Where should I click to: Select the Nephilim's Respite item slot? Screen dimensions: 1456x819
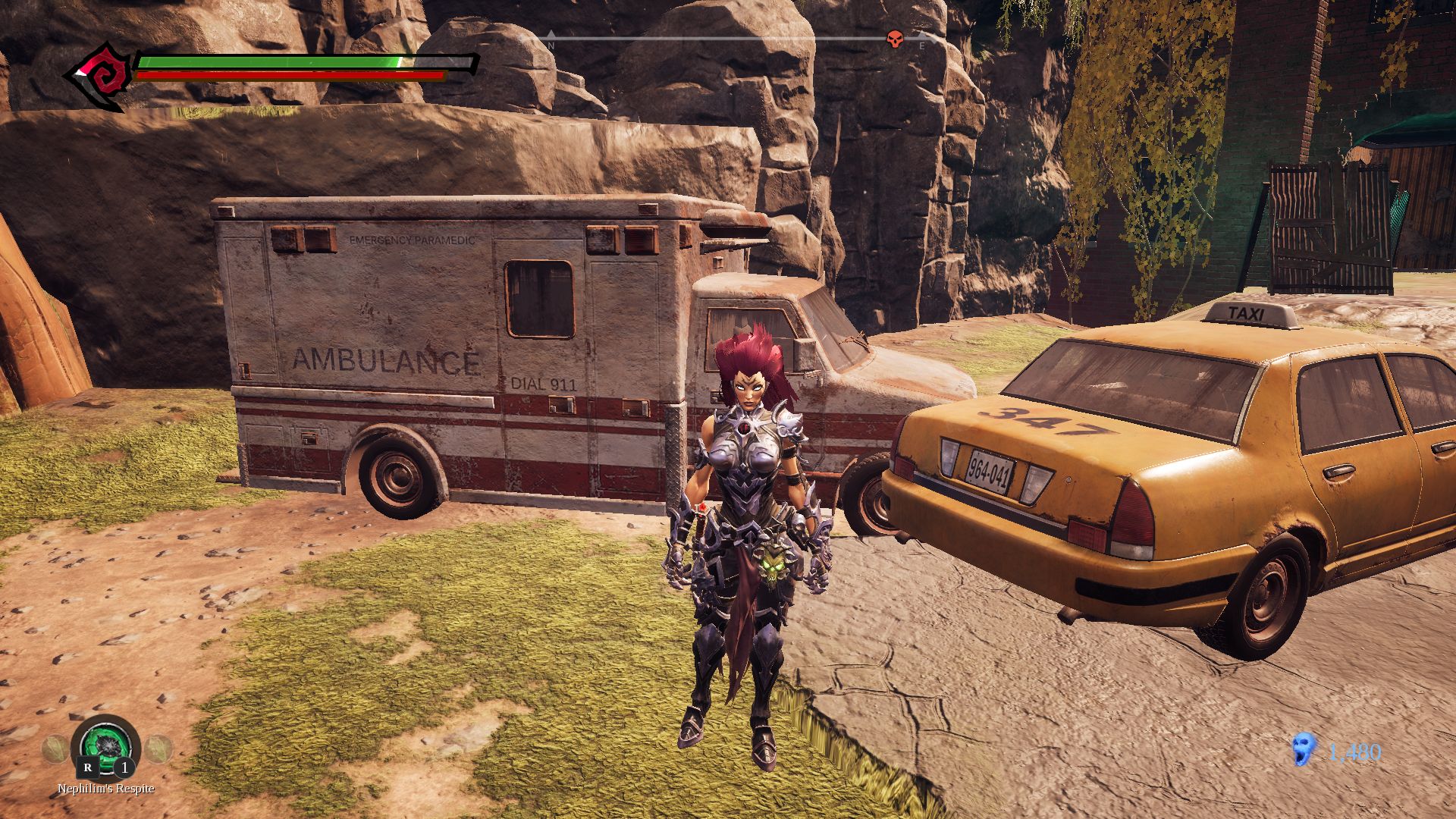106,747
